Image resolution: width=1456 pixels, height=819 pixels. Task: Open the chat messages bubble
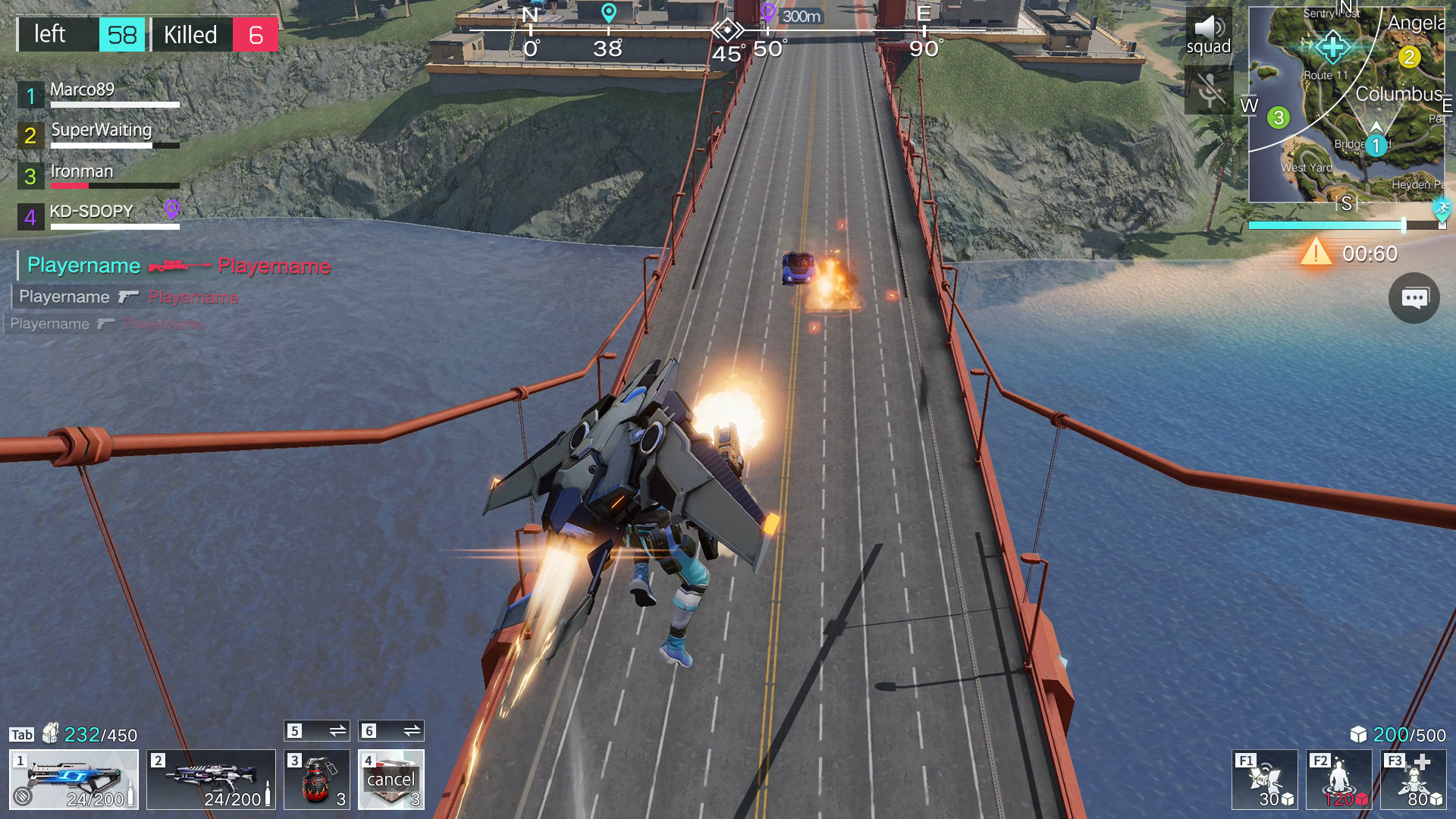click(1414, 298)
